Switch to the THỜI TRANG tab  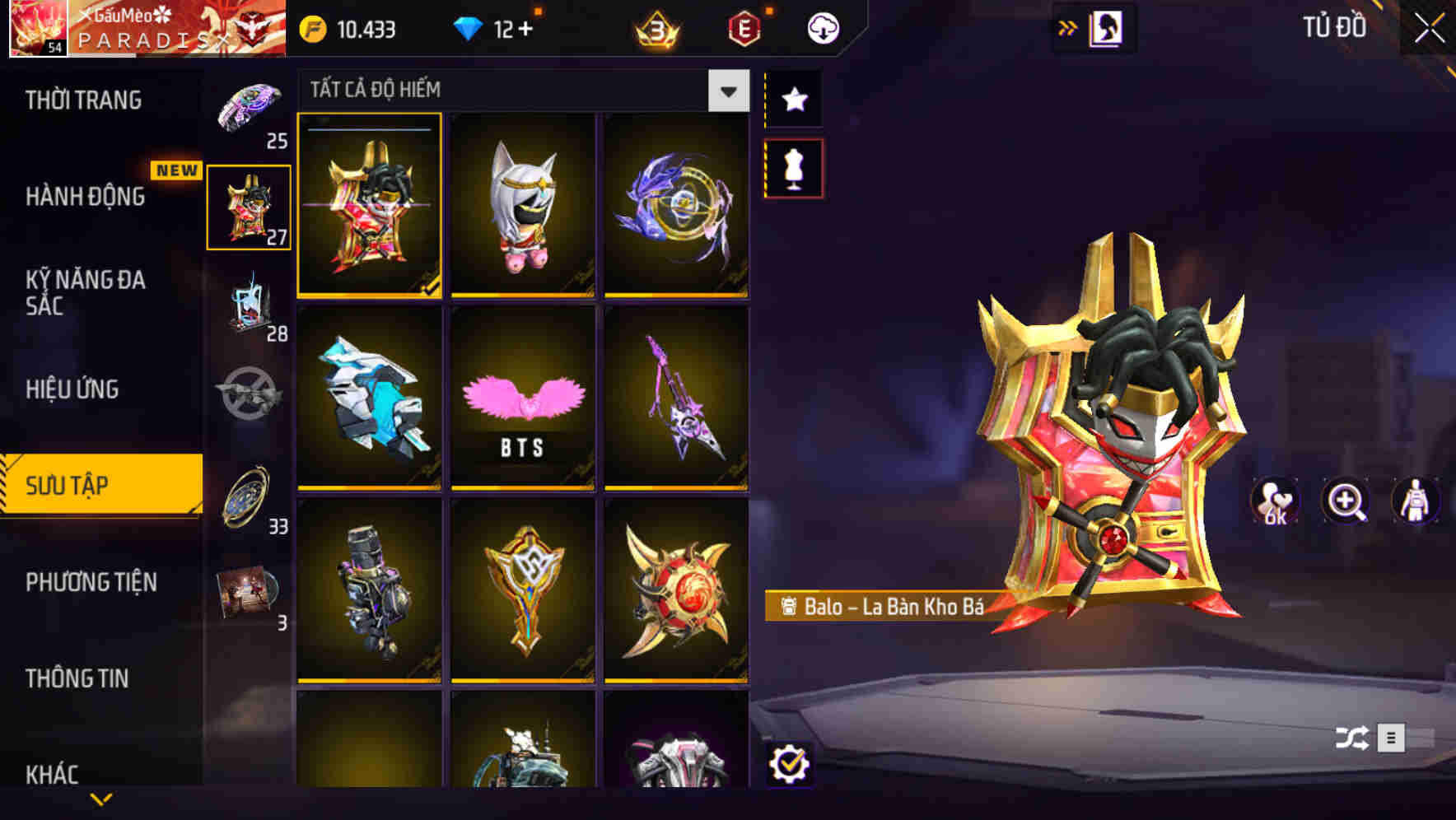point(85,100)
